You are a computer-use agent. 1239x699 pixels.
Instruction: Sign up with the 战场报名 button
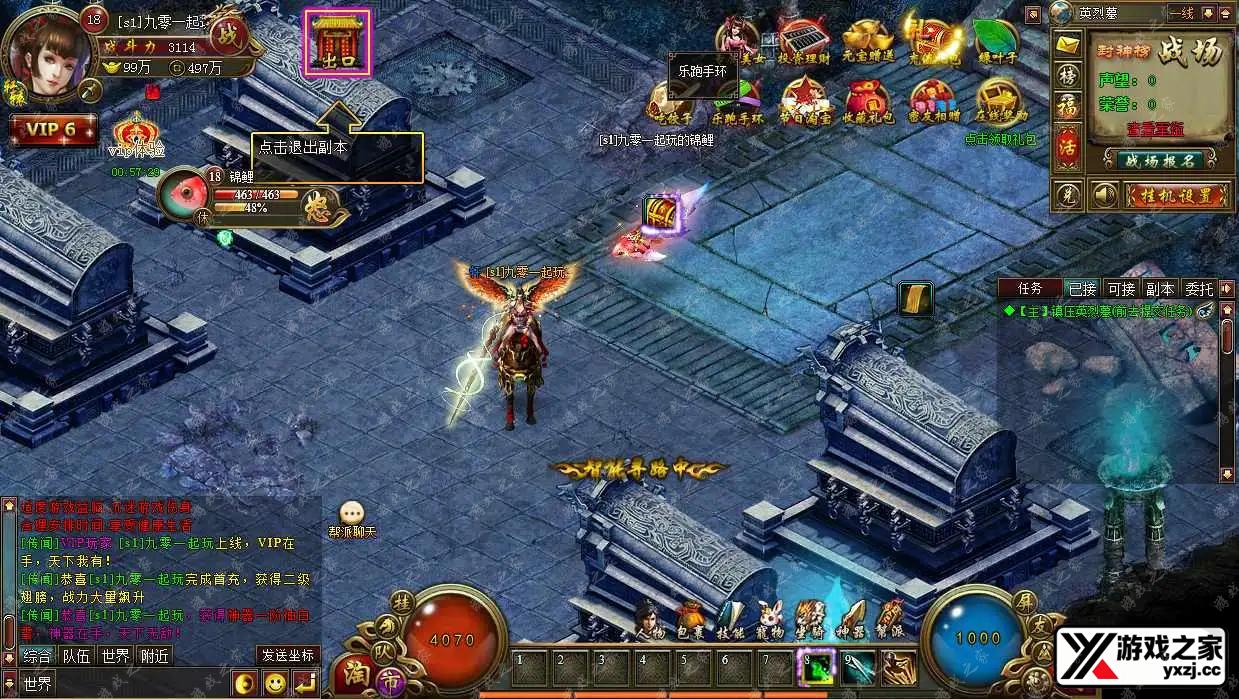tap(1159, 160)
